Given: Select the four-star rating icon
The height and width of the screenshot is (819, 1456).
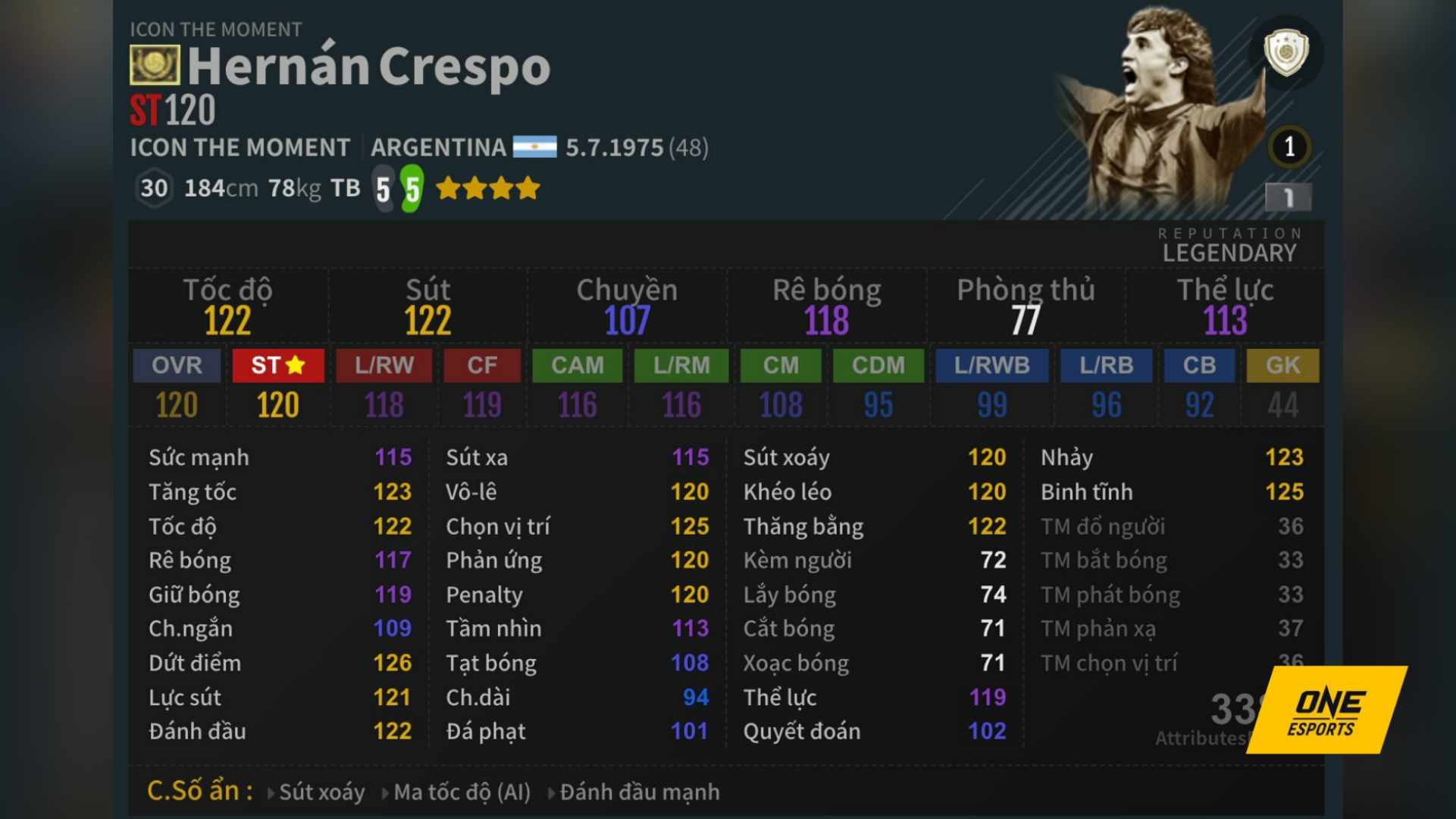Looking at the screenshot, I should click(x=488, y=187).
